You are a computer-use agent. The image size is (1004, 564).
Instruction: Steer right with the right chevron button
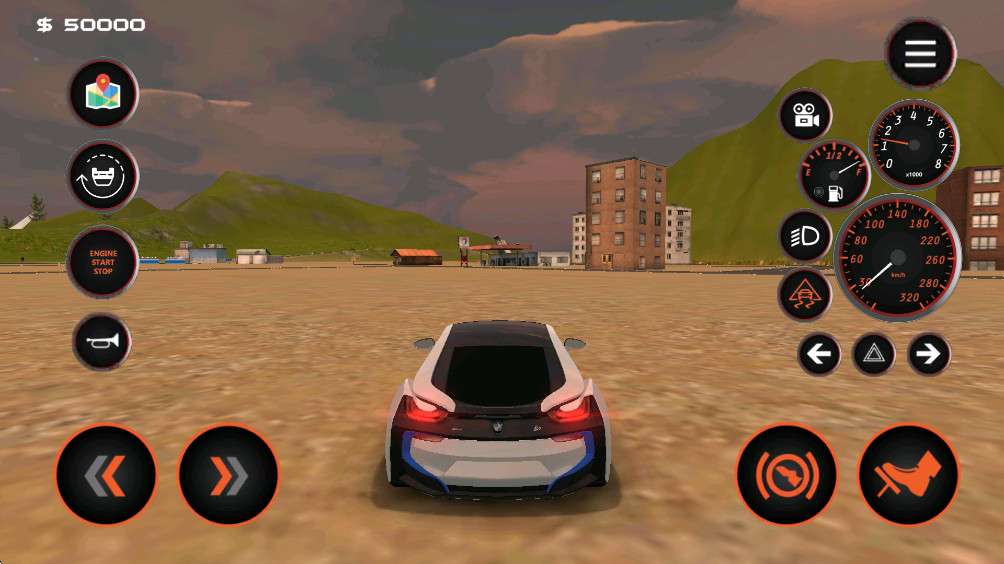(228, 475)
